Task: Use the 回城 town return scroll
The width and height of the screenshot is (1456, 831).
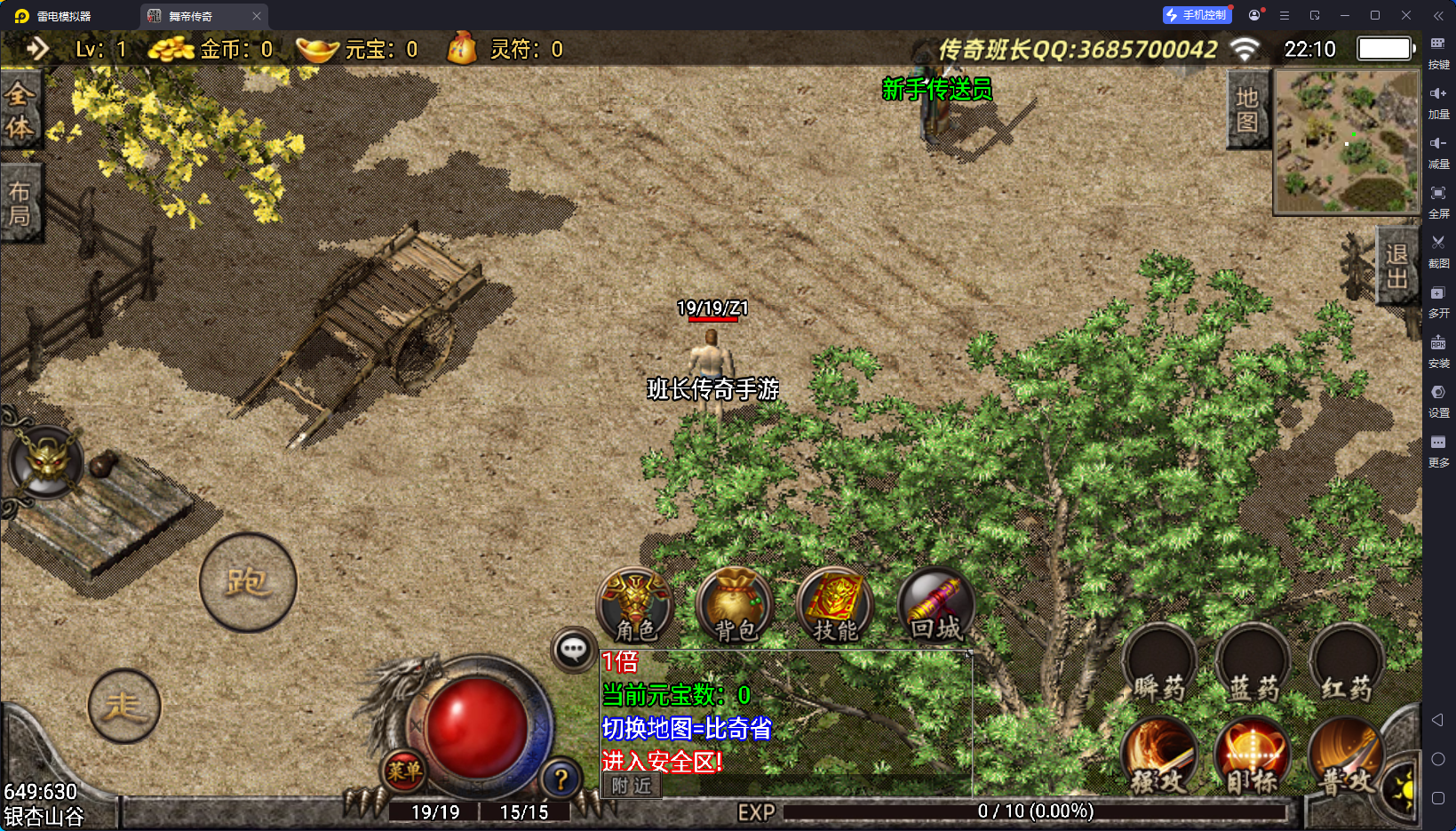Action: (936, 606)
